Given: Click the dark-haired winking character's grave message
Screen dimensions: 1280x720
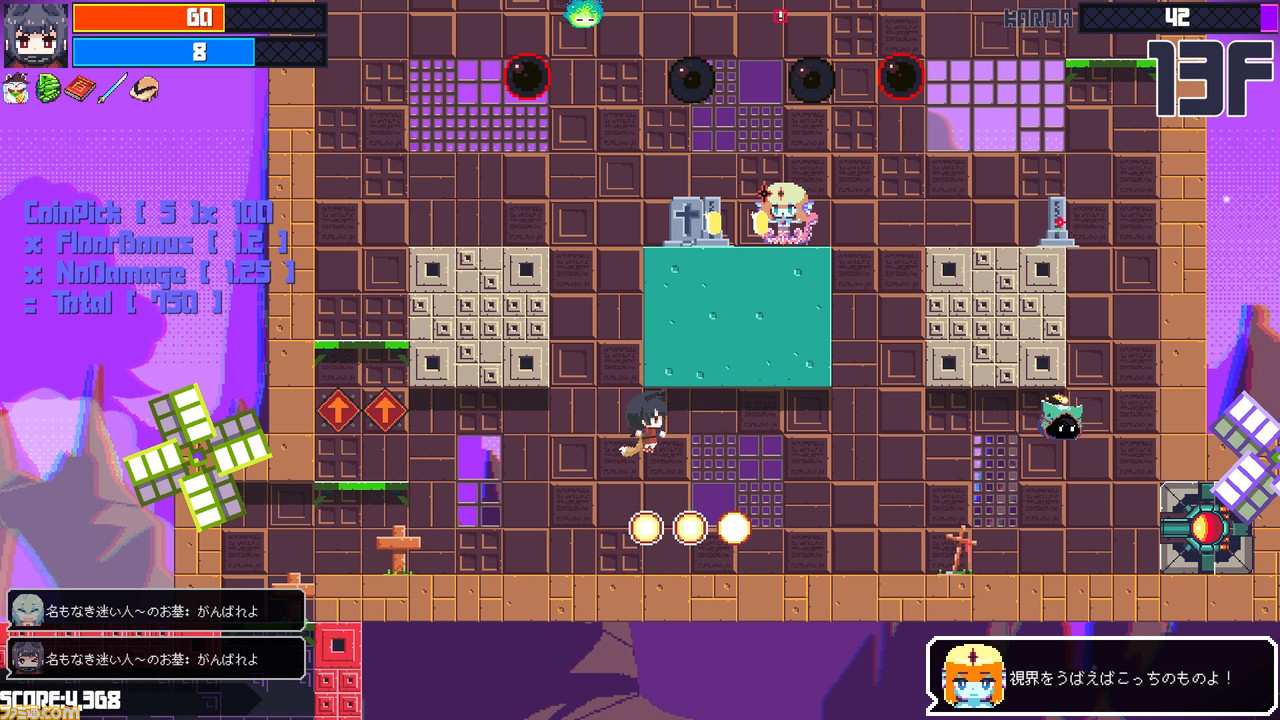Looking at the screenshot, I should tap(156, 659).
